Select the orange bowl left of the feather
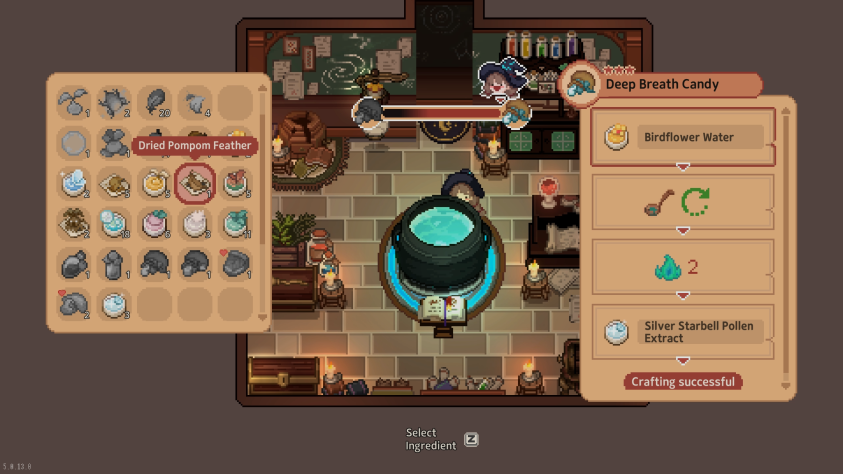Image resolution: width=843 pixels, height=474 pixels. tap(155, 183)
